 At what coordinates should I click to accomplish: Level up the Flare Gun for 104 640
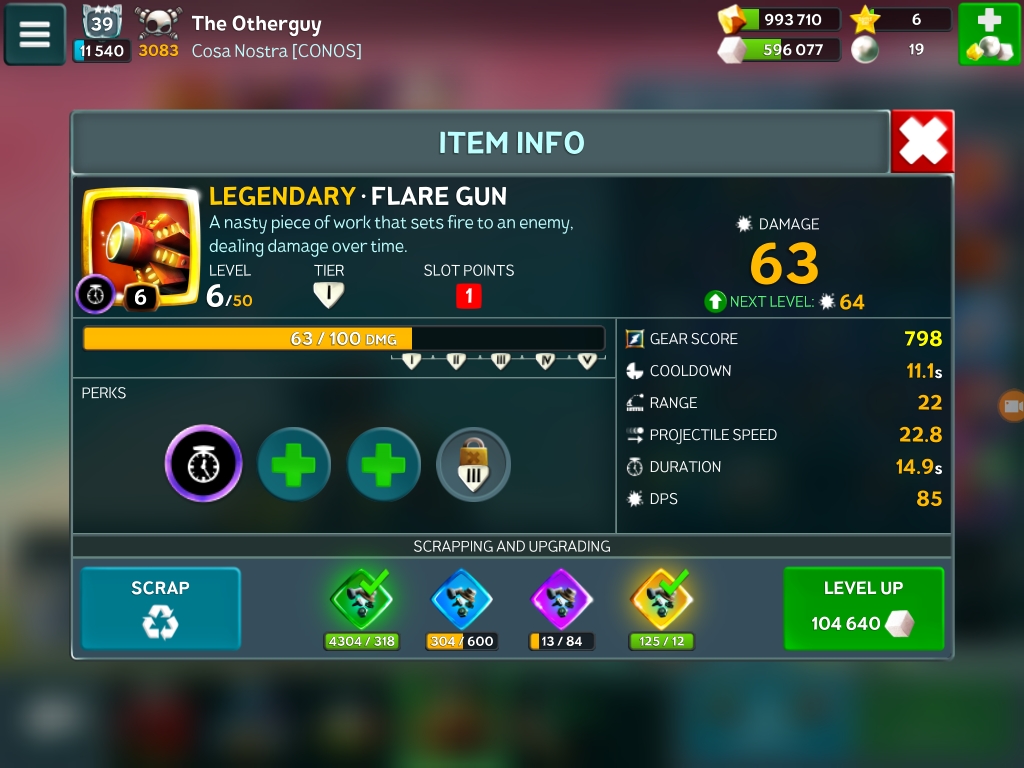click(x=863, y=608)
